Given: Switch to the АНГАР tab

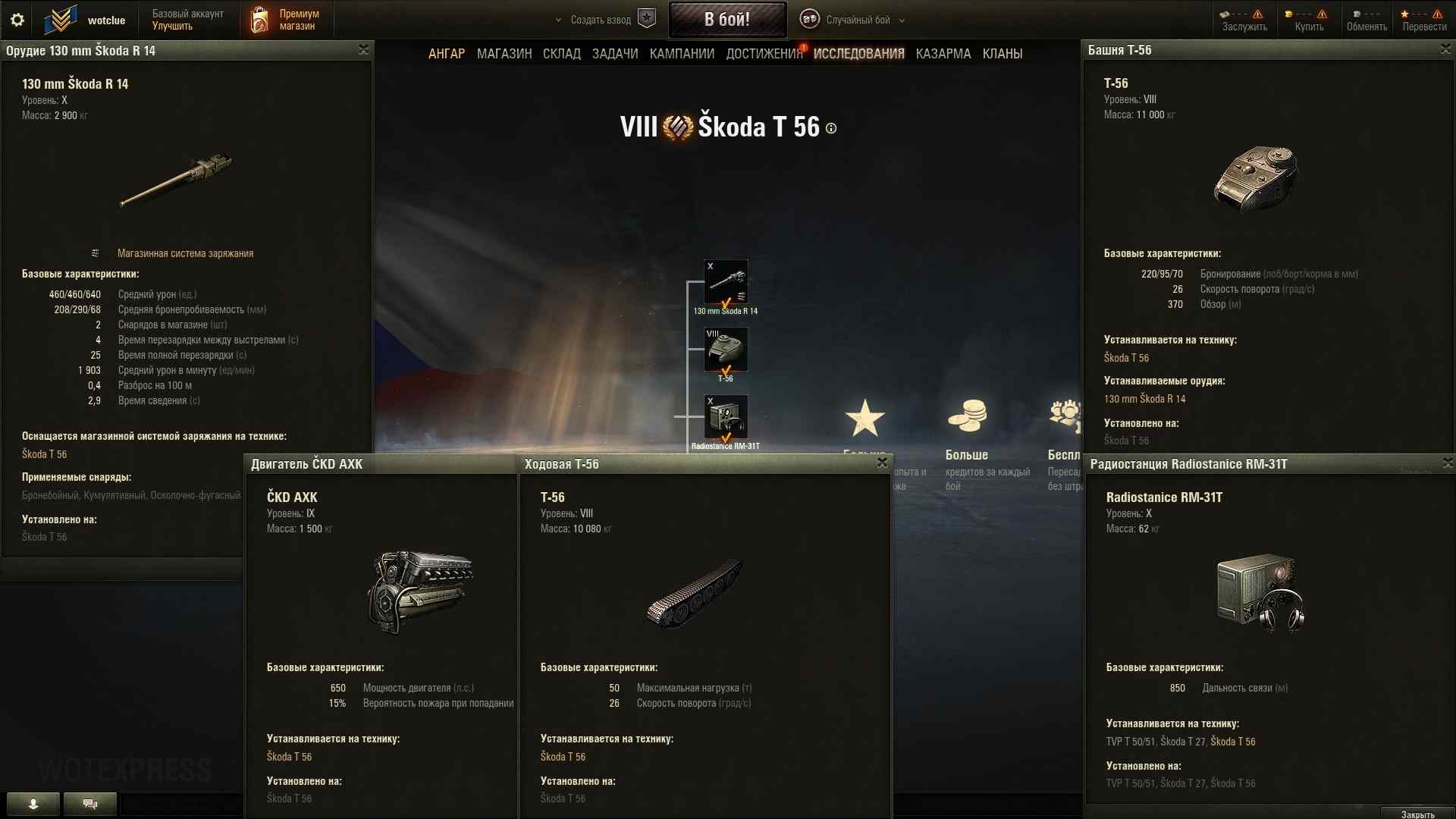Looking at the screenshot, I should coord(446,54).
